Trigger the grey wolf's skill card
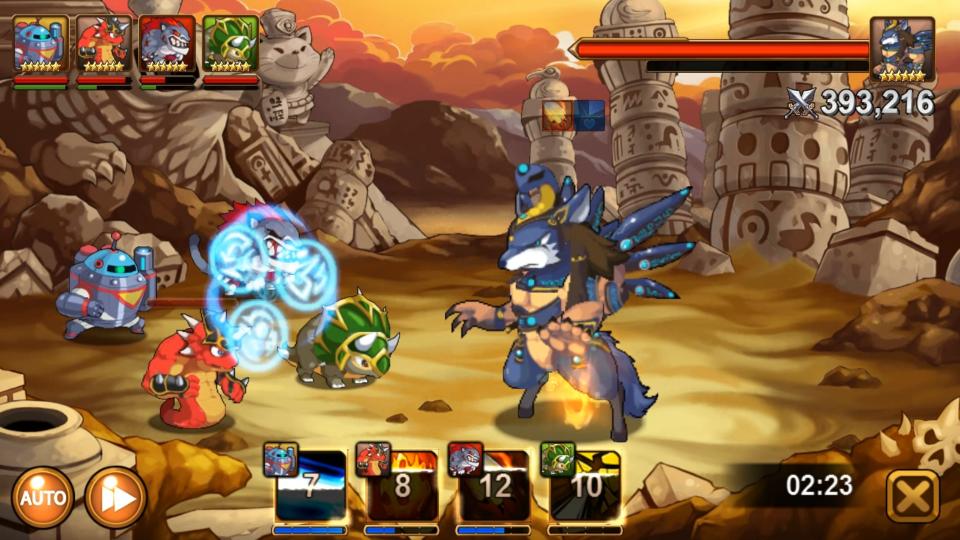Image resolution: width=960 pixels, height=540 pixels. 494,486
